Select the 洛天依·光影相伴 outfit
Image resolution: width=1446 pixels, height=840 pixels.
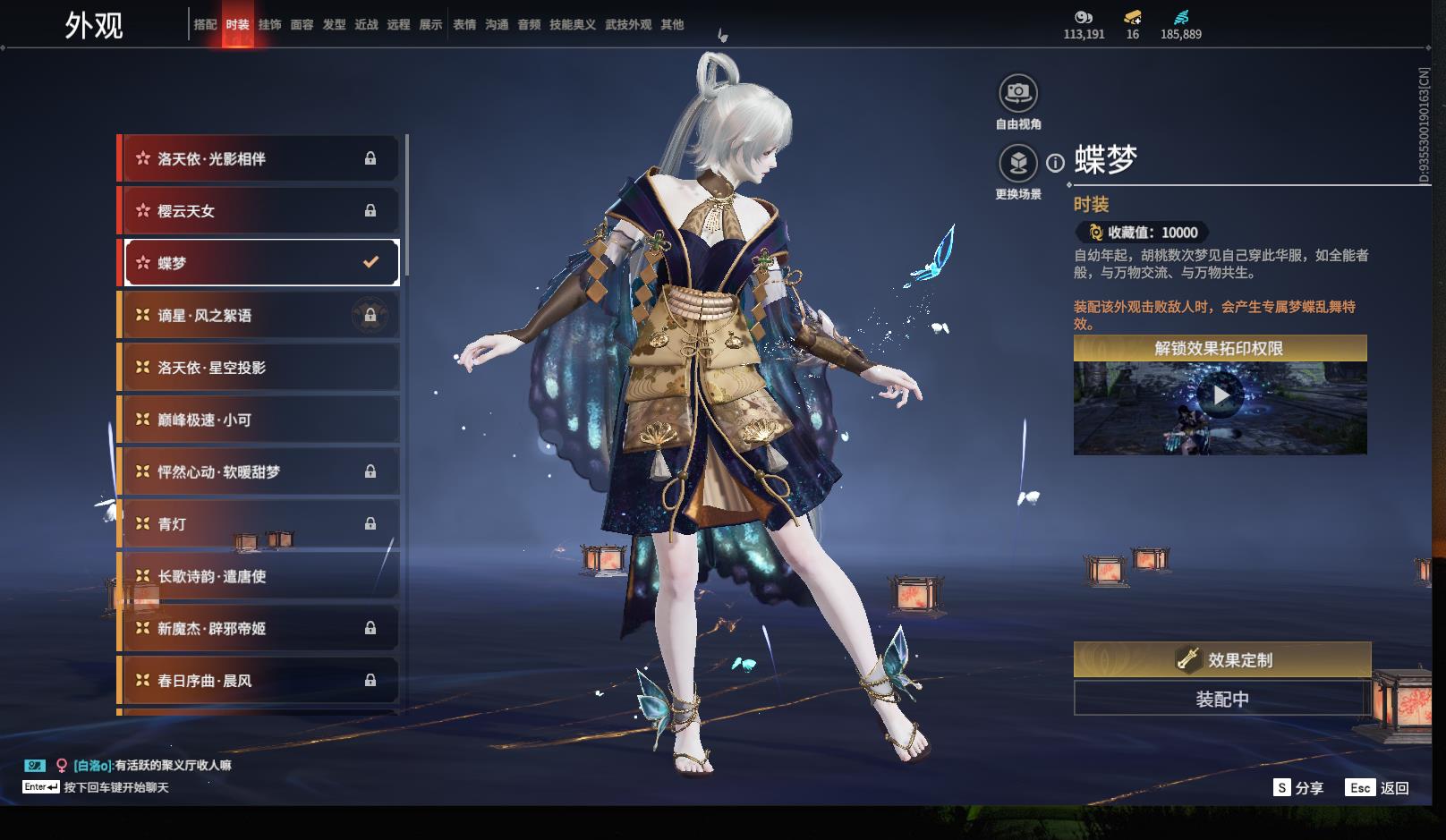click(x=259, y=158)
